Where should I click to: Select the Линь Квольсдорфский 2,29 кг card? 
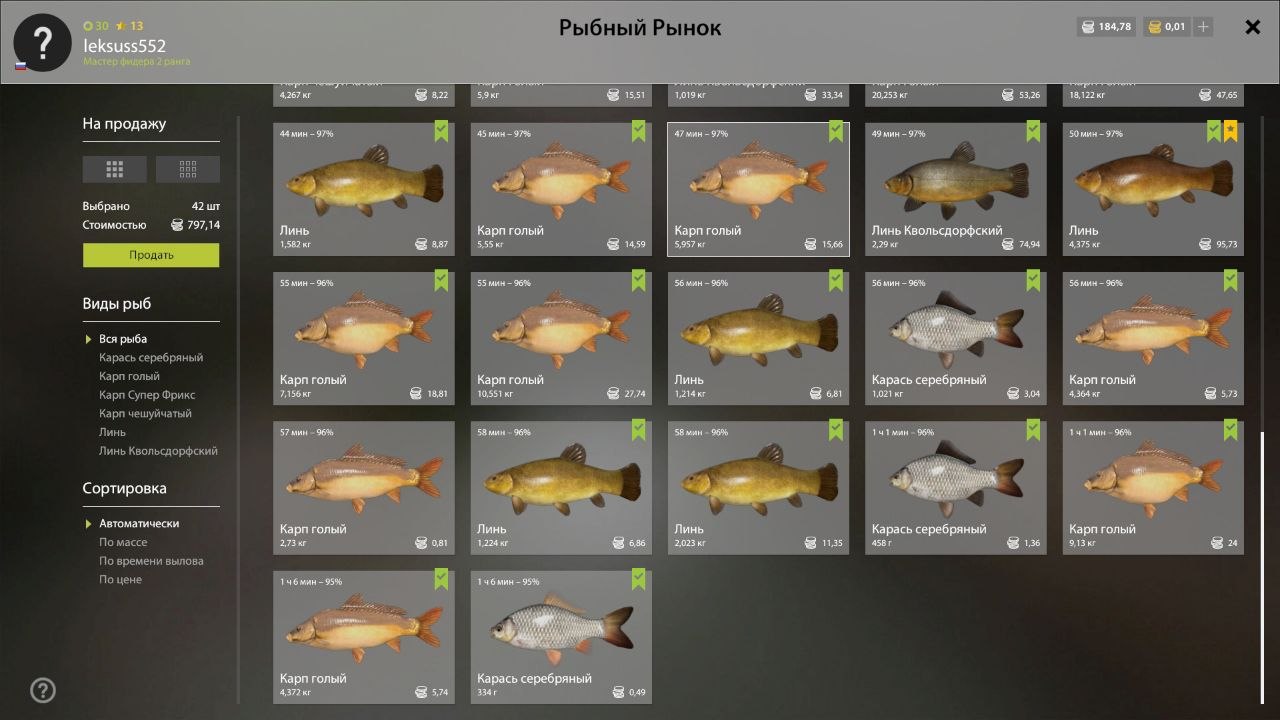955,189
